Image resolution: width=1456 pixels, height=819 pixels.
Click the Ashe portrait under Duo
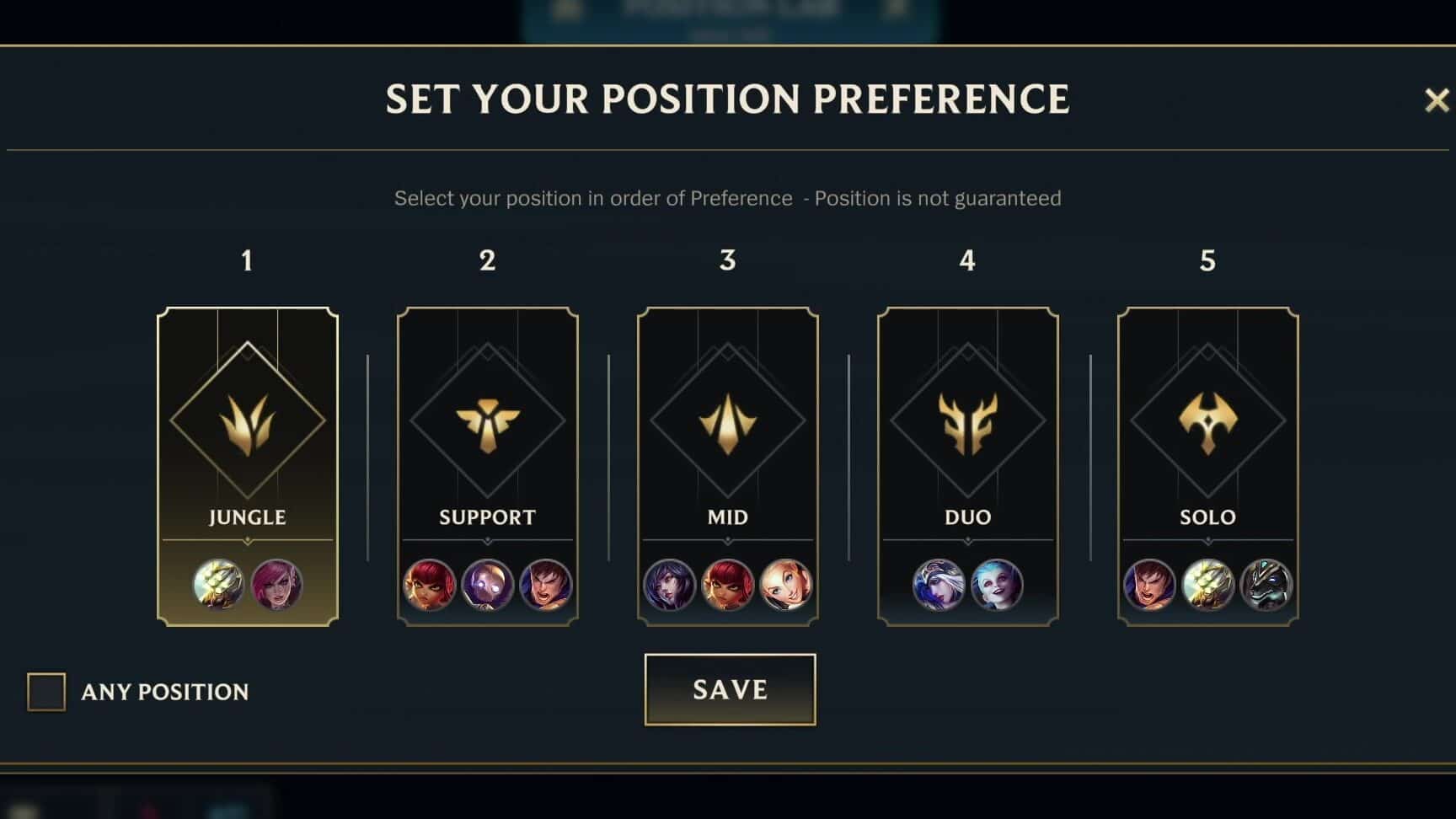pos(938,586)
